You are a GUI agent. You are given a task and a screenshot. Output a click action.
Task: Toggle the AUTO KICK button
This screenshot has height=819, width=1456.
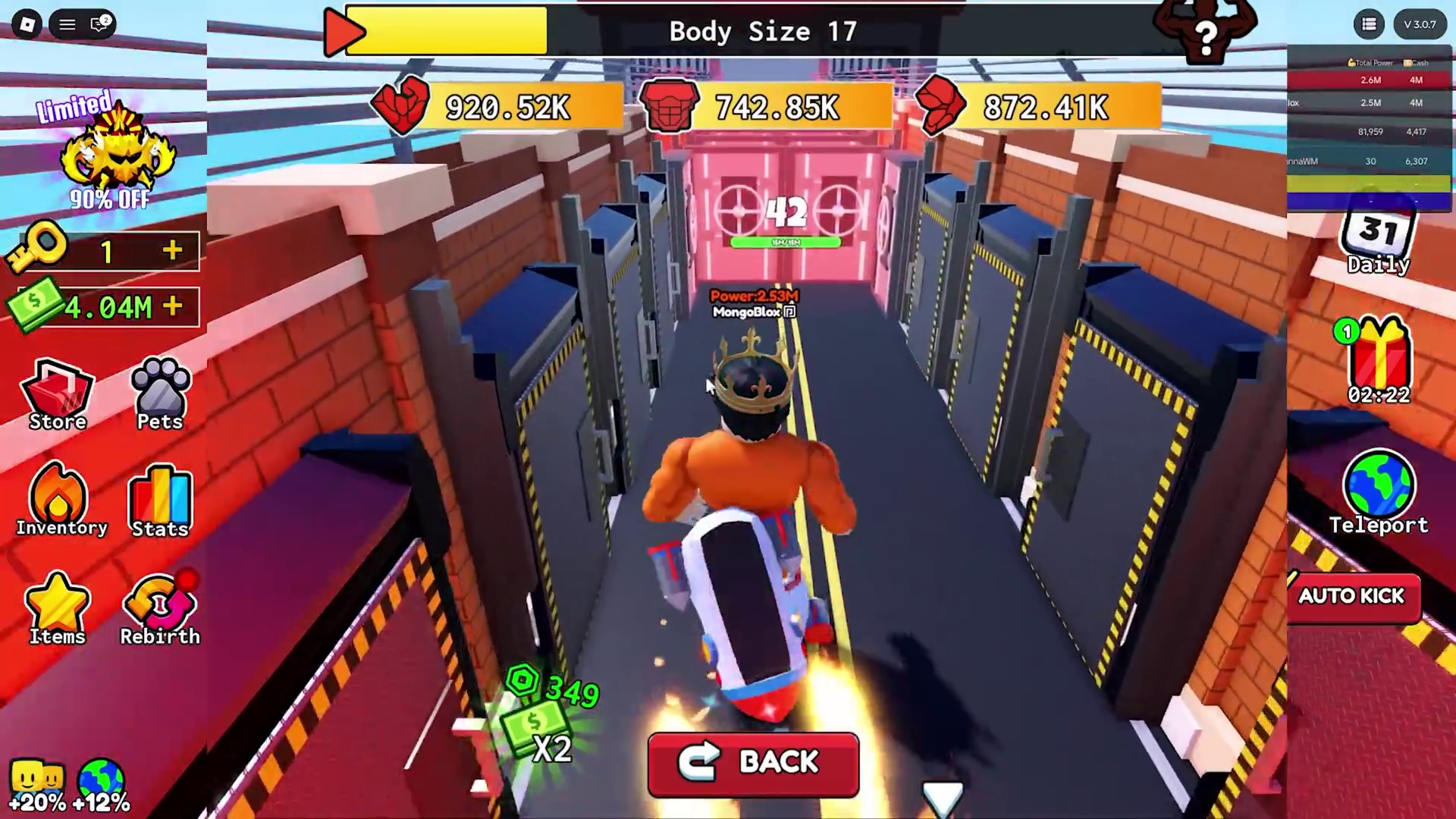1352,597
